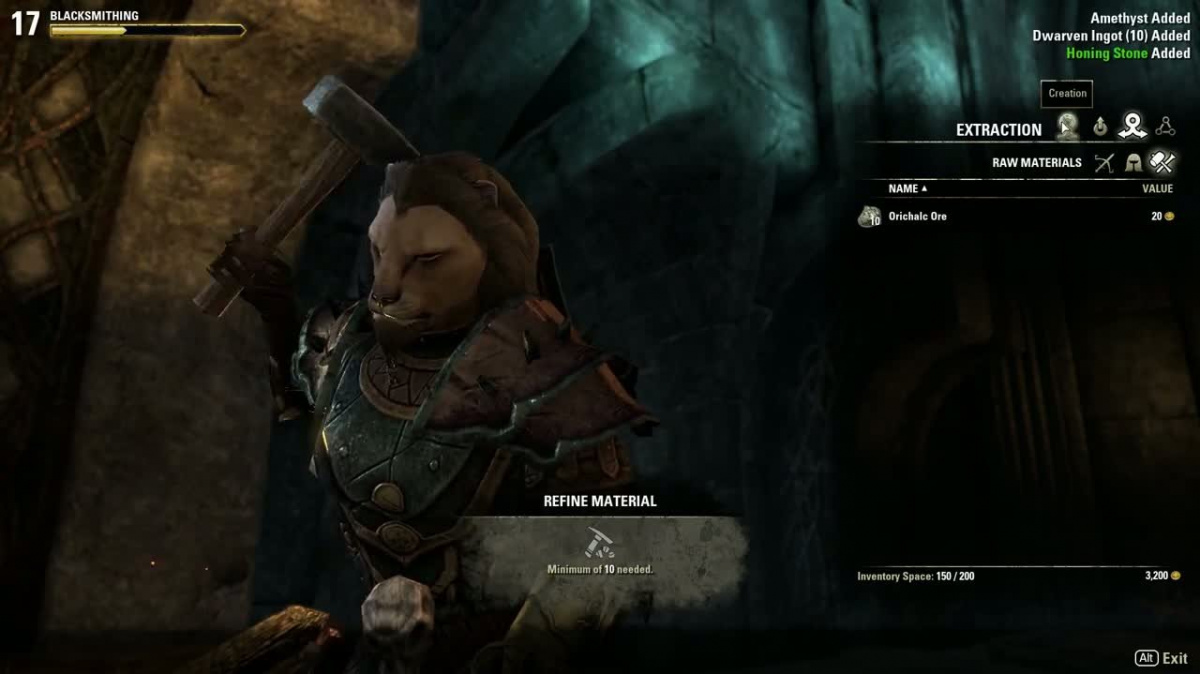This screenshot has height=674, width=1200.
Task: Open the Creation tab
Action: 1068,127
